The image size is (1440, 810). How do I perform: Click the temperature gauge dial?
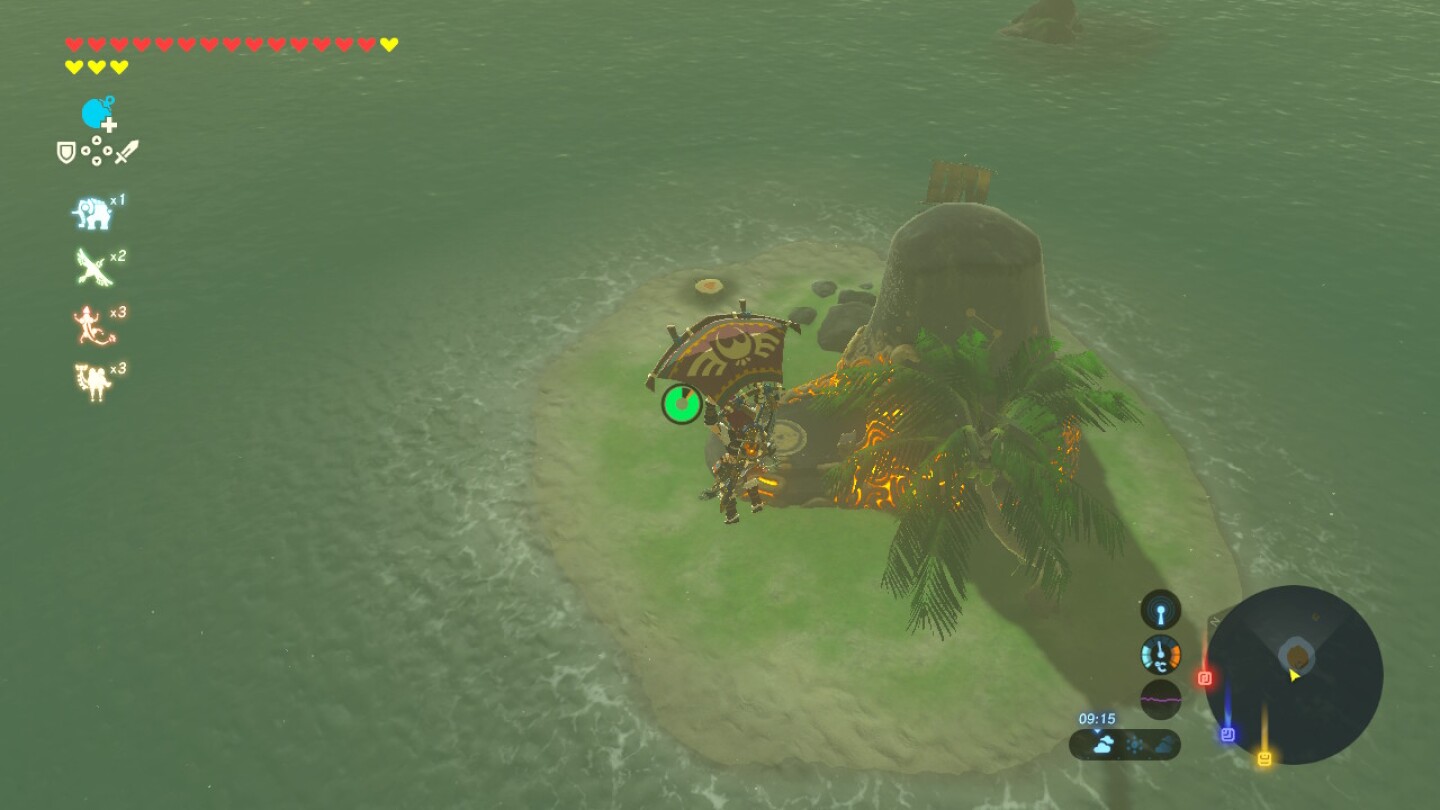pos(1160,653)
